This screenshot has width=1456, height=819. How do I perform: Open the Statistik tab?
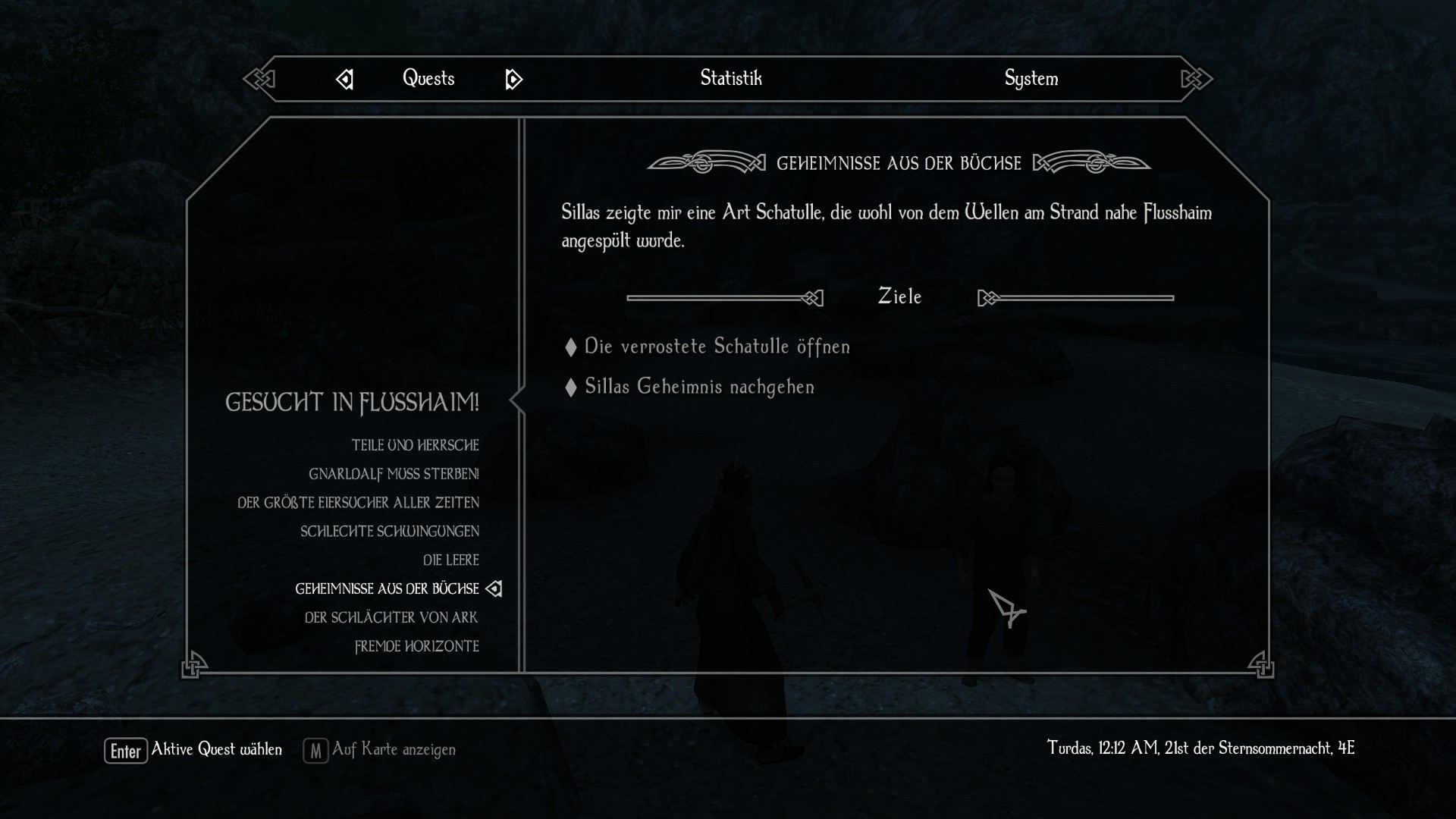(x=730, y=78)
